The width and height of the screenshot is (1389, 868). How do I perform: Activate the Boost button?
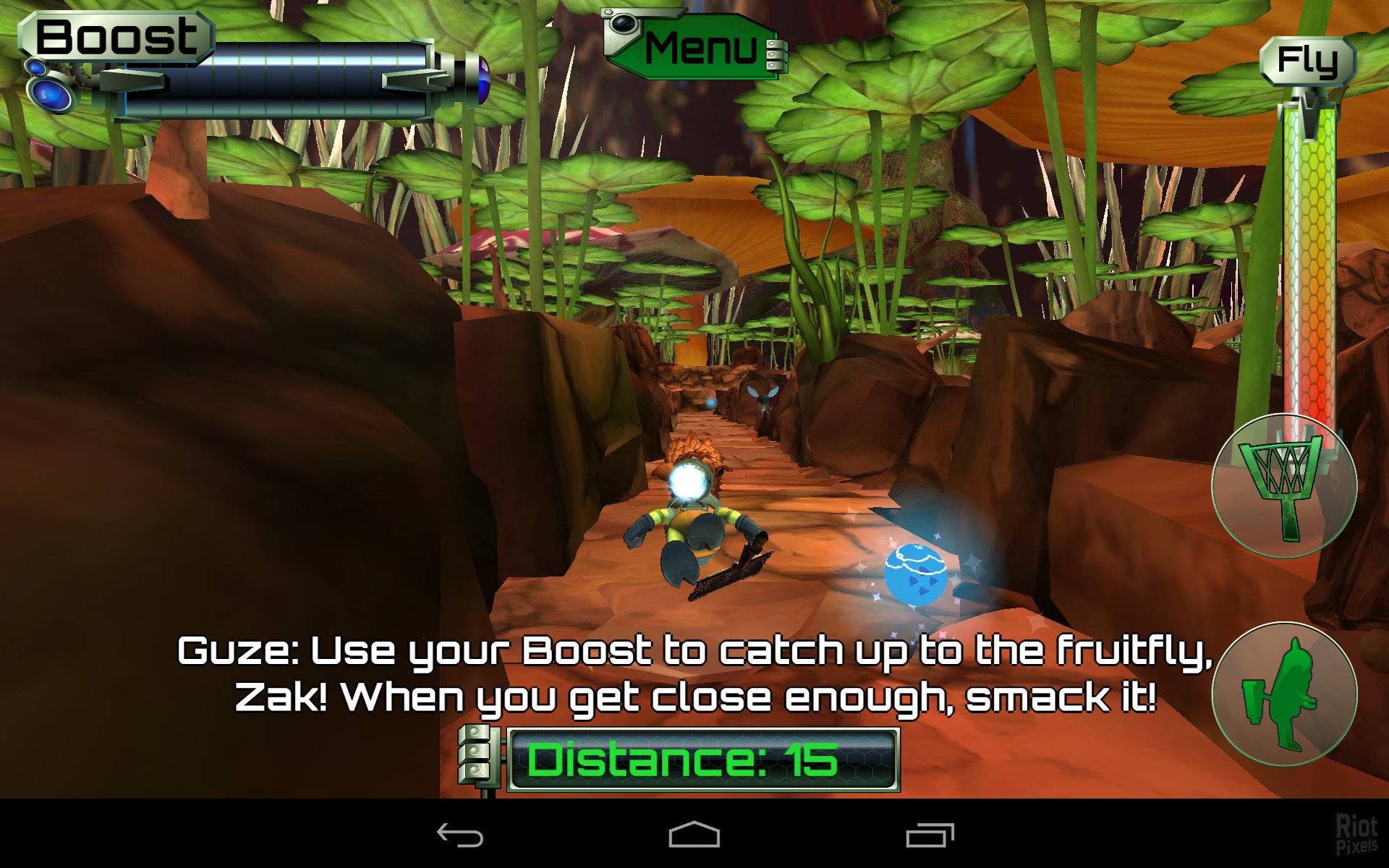click(x=116, y=38)
